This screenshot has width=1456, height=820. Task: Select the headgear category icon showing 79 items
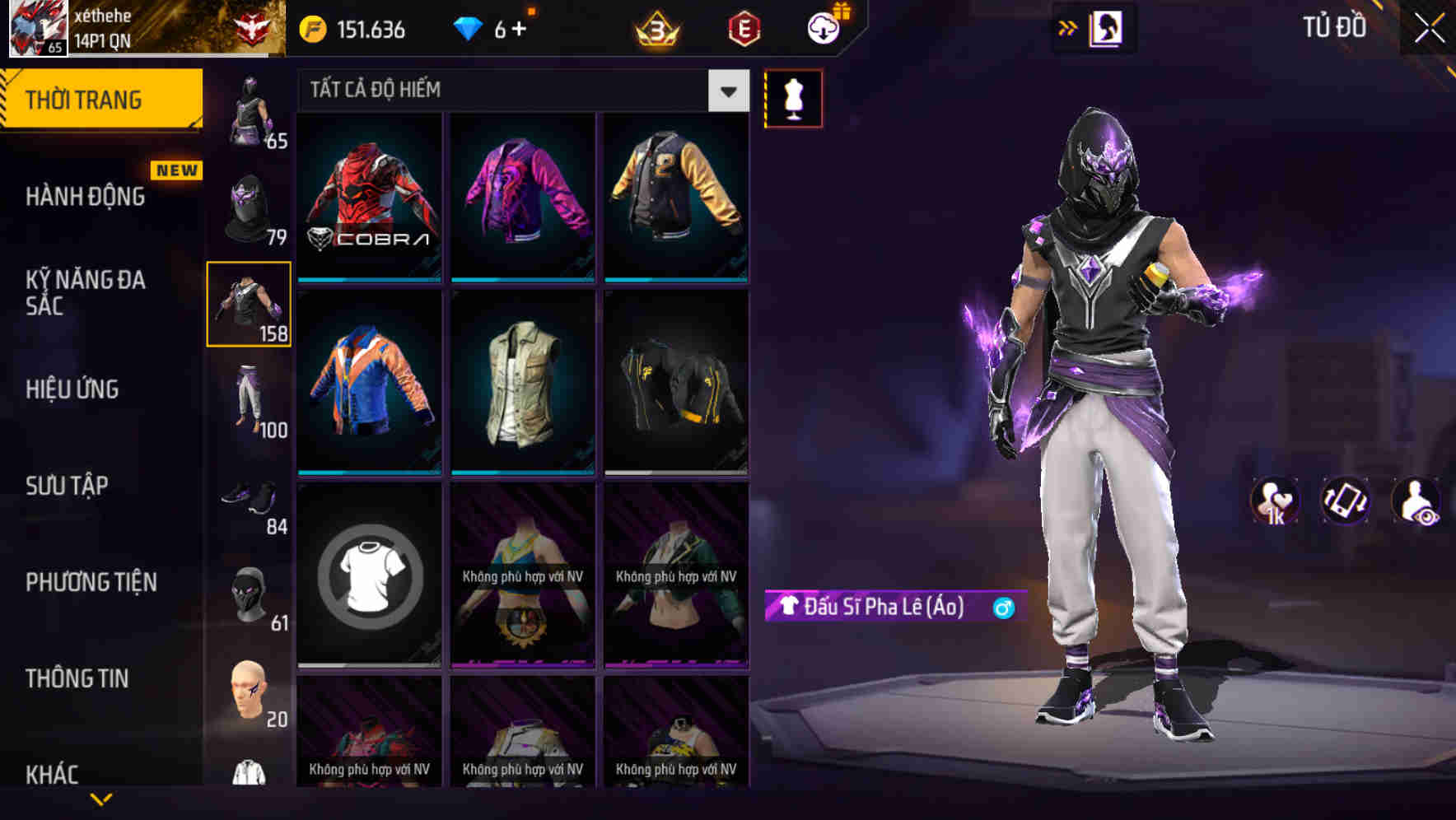point(247,206)
